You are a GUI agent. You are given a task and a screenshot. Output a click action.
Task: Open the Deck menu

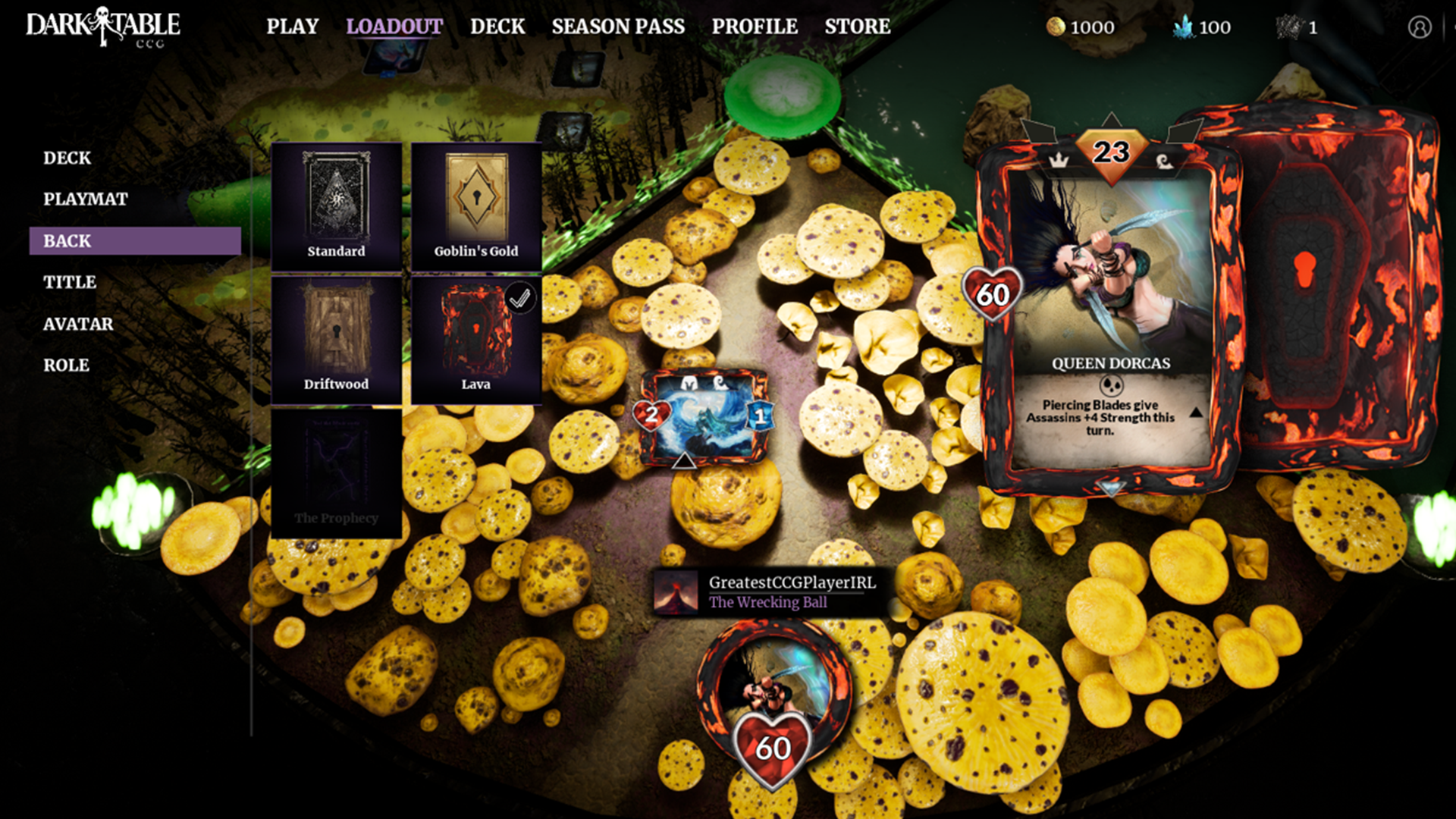point(497,26)
